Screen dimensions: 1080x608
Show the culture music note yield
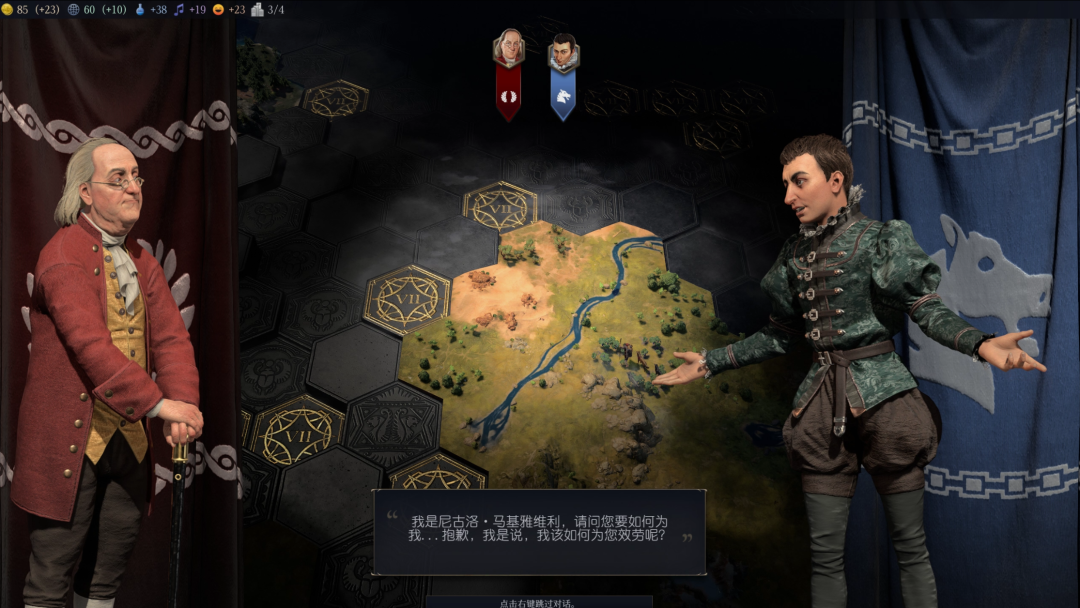(x=180, y=10)
